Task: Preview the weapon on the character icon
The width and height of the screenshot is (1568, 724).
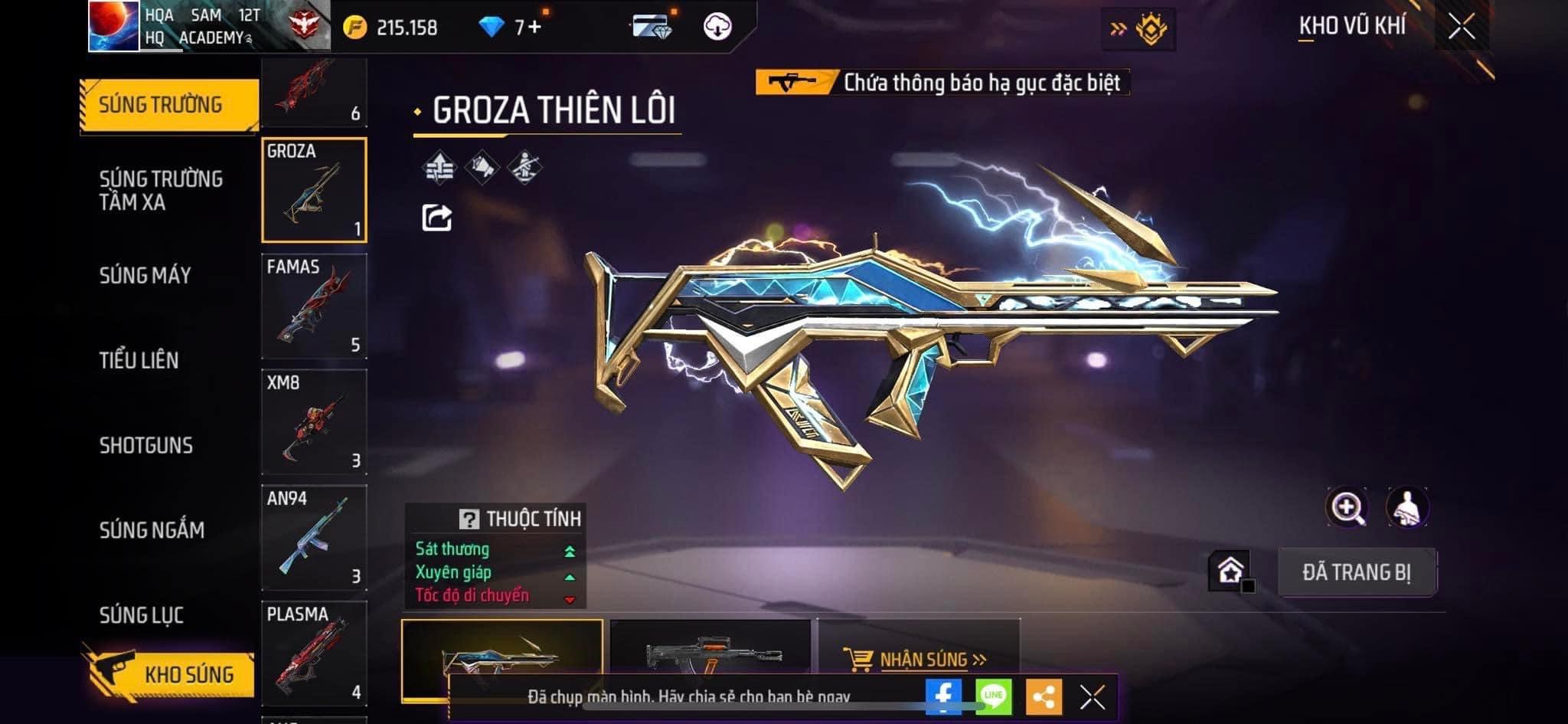Action: pos(1407,507)
